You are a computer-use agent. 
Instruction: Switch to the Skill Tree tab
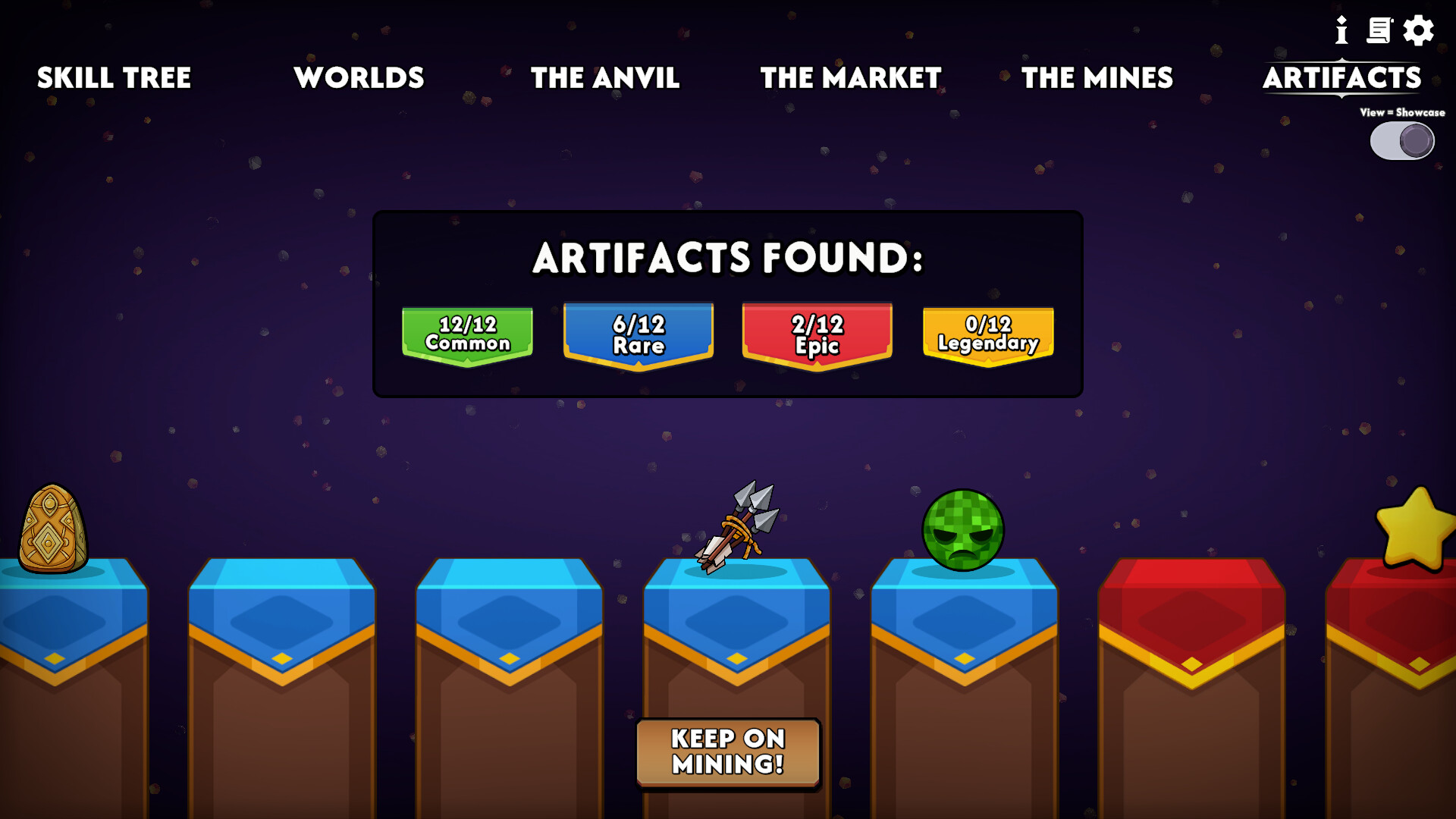tap(115, 78)
